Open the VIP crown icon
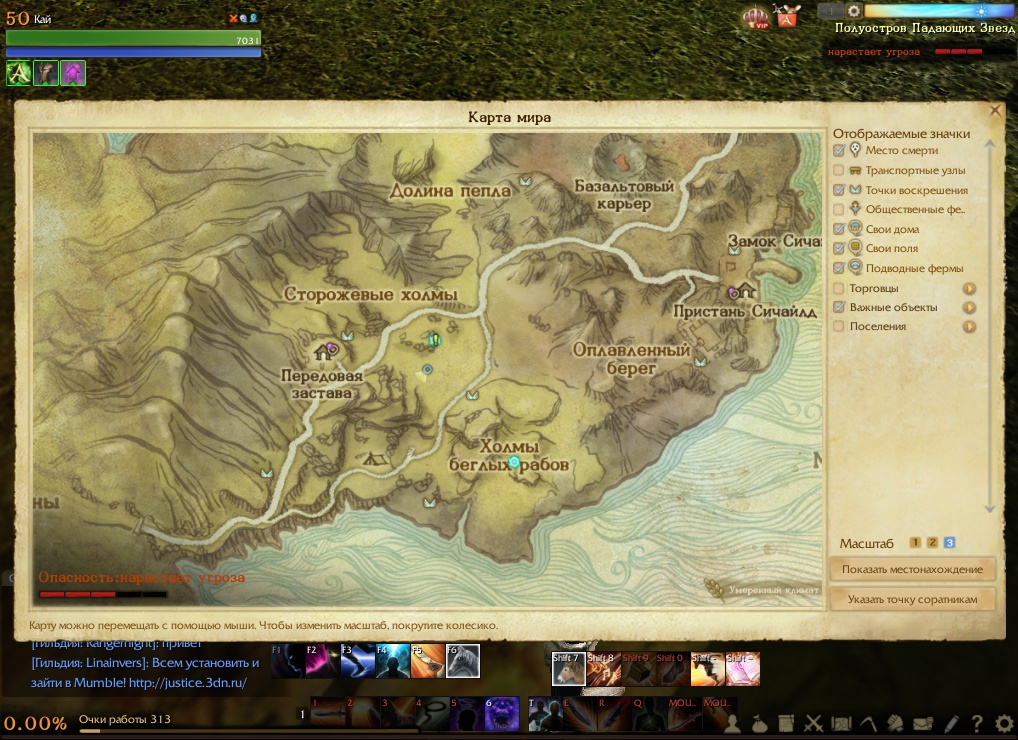This screenshot has width=1018, height=740. [755, 17]
